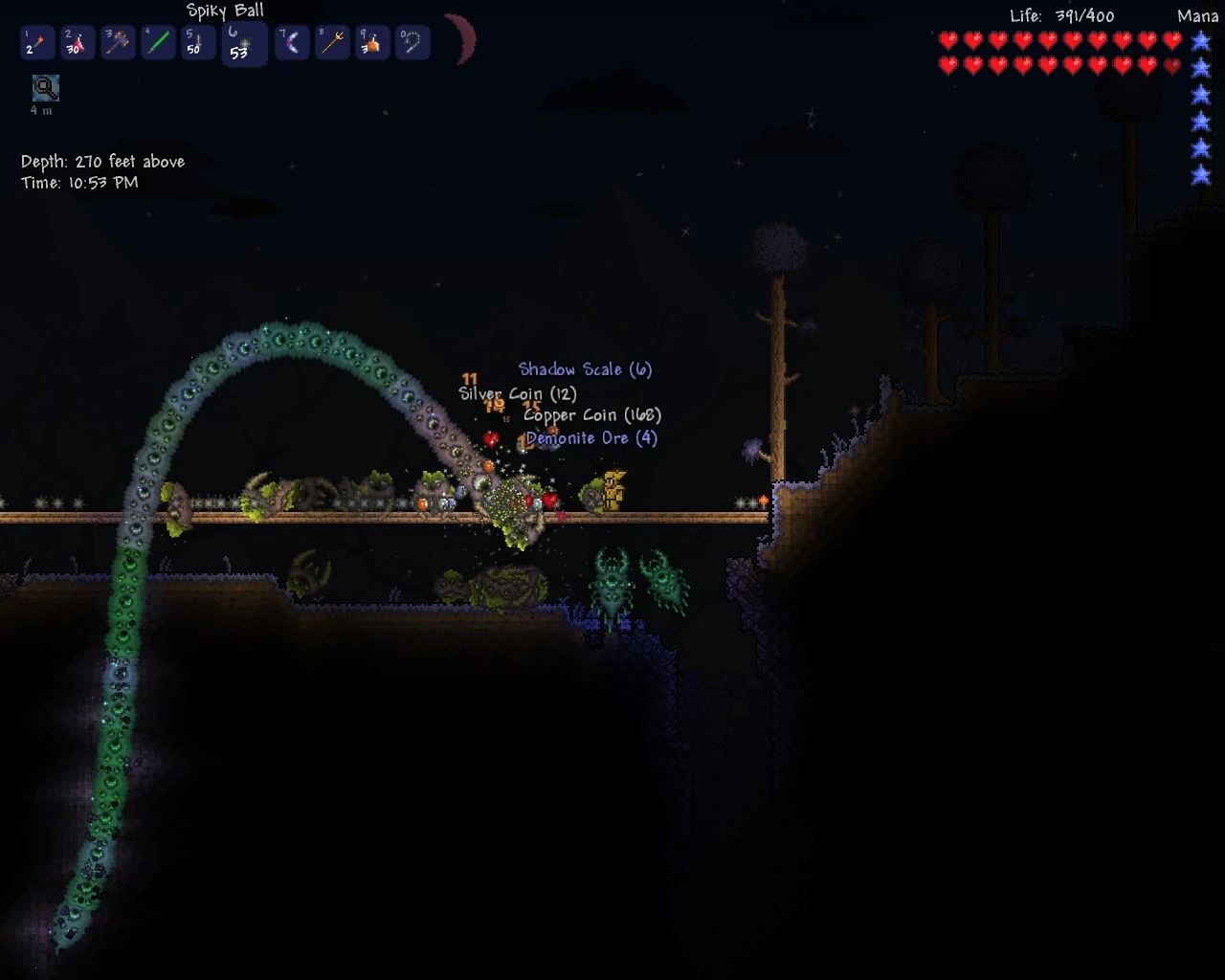Click the Demonite Ore (4) drop notification
This screenshot has height=980, width=1225.
click(590, 437)
